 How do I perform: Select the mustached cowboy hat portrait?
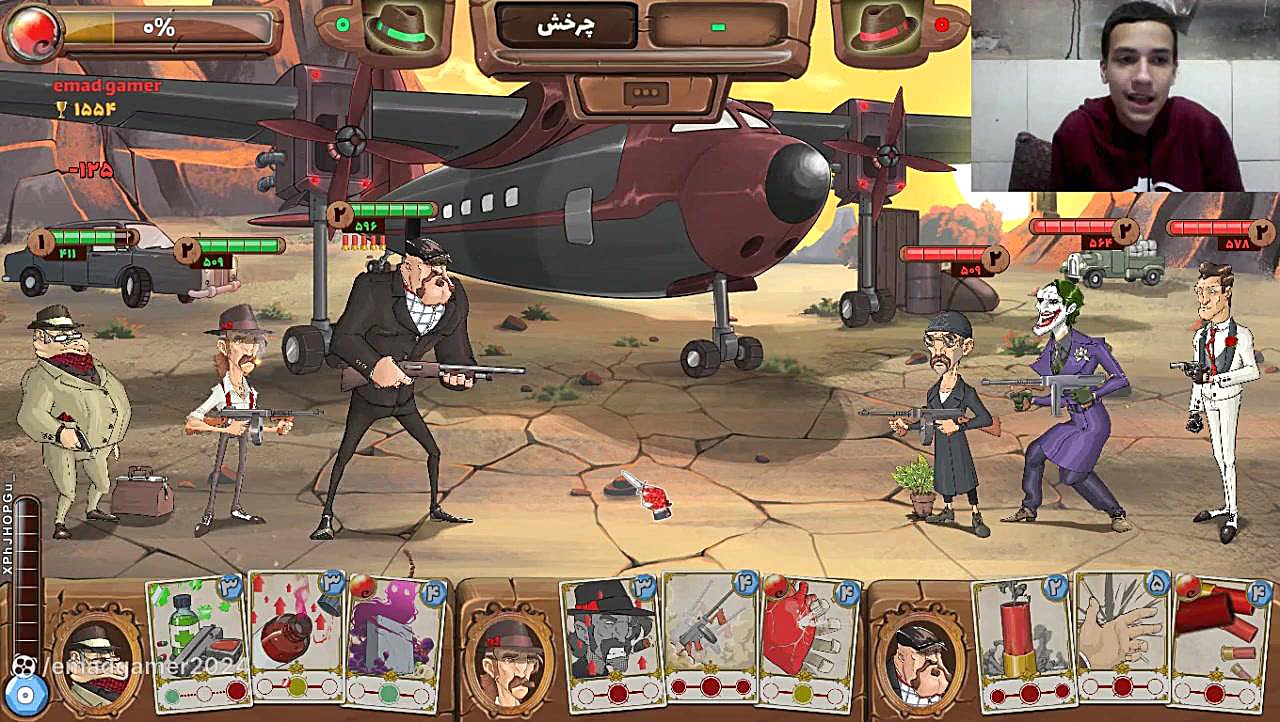(x=510, y=656)
